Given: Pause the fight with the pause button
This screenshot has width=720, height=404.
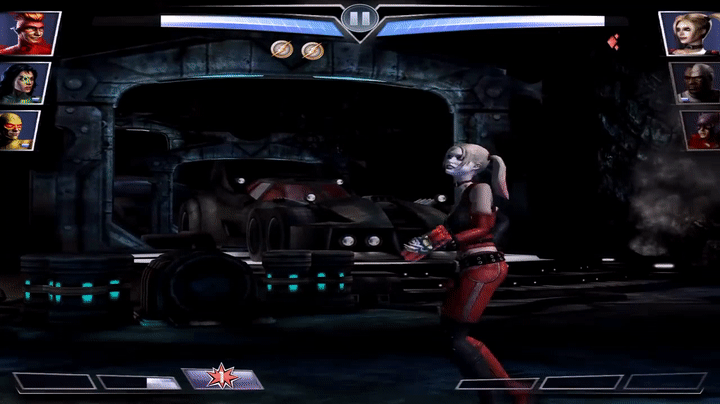Looking at the screenshot, I should pyautogui.click(x=359, y=18).
